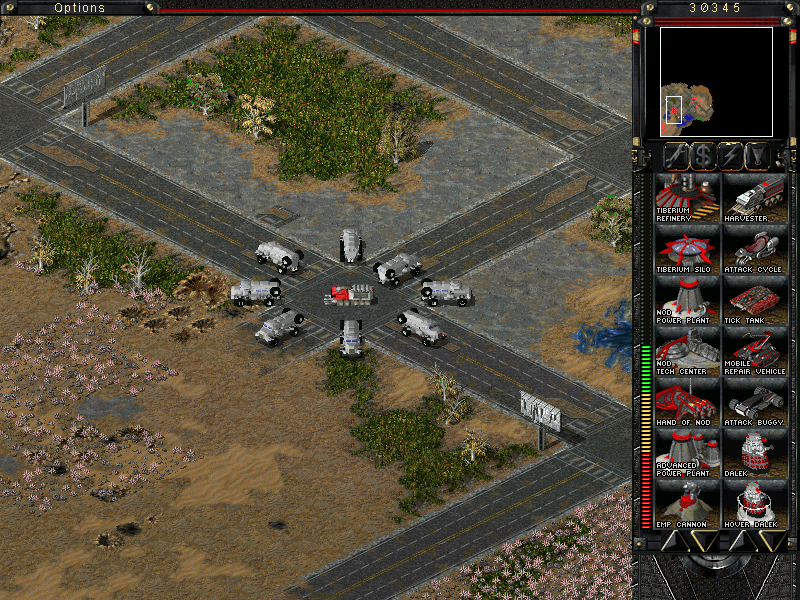Activate the repair wrench button

[677, 156]
